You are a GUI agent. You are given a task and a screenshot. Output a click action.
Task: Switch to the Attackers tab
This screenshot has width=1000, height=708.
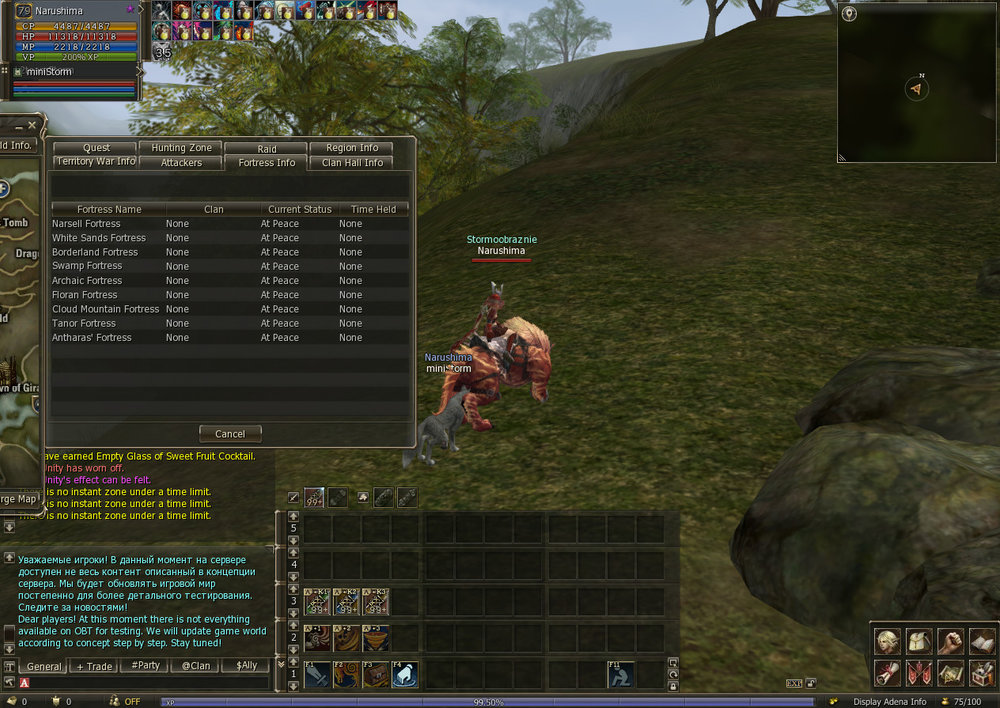point(181,162)
